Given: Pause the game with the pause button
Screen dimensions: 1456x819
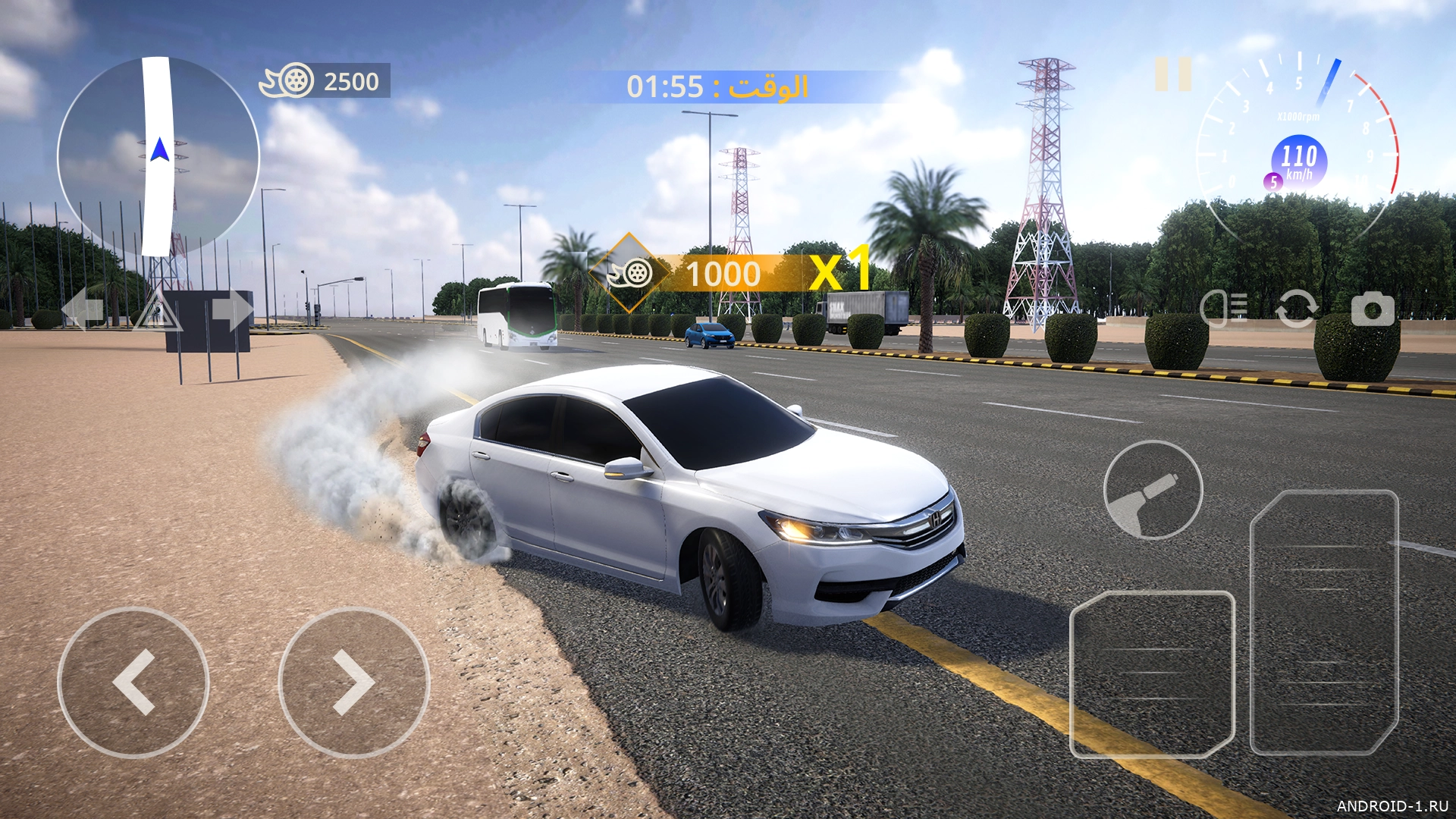Looking at the screenshot, I should click(x=1173, y=74).
